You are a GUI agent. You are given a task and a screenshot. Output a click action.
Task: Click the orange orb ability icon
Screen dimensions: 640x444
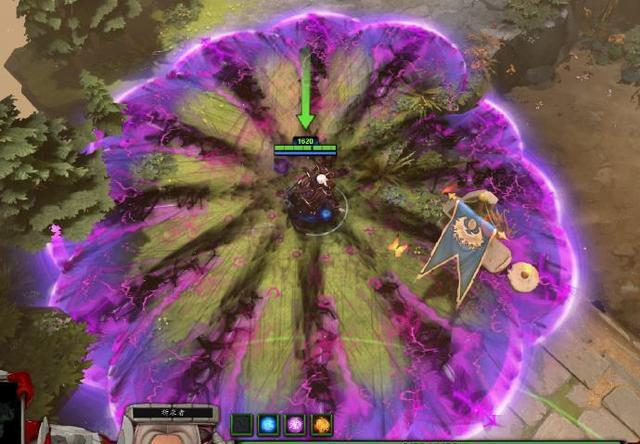pos(321,424)
